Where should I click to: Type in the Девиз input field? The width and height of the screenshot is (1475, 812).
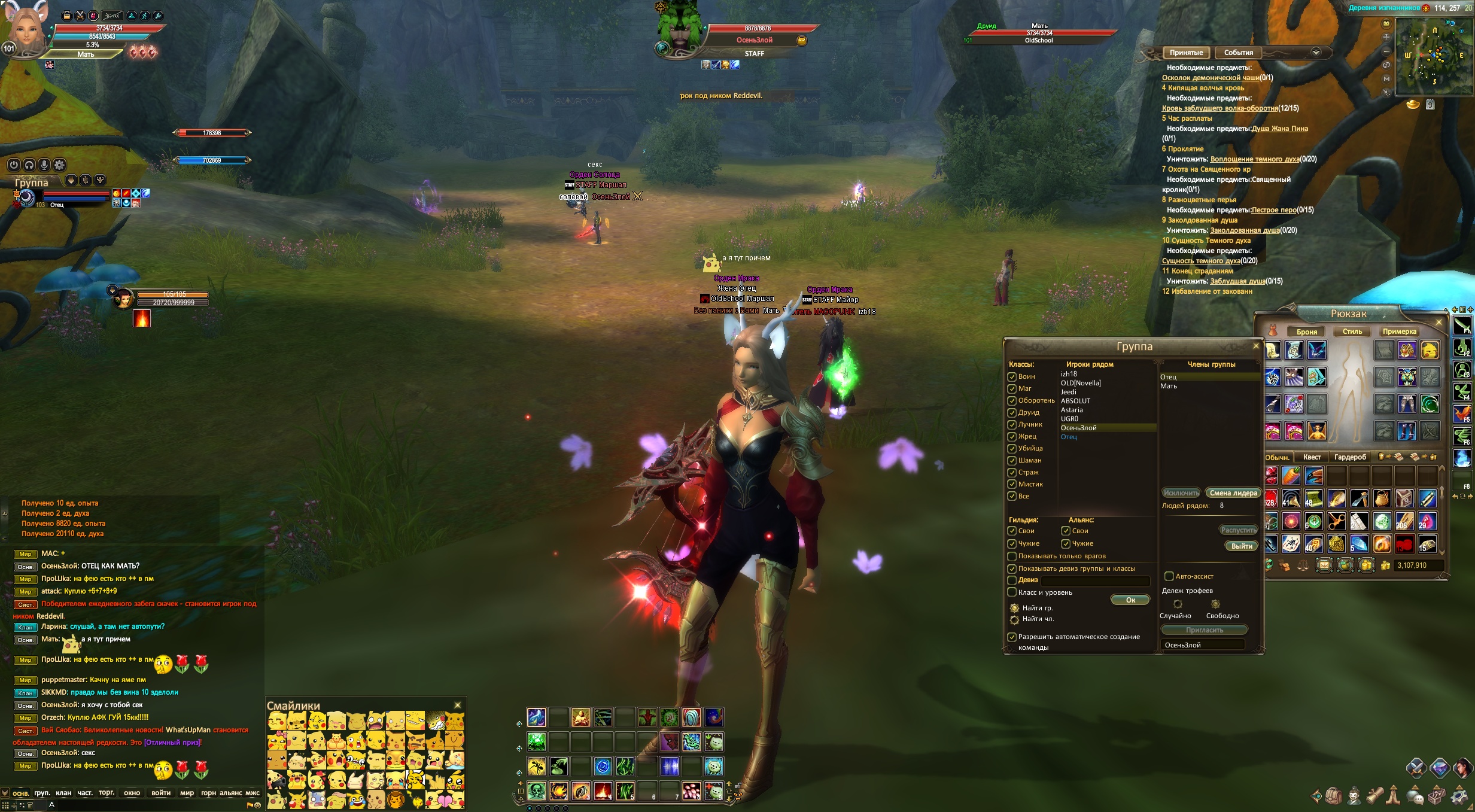[1095, 580]
